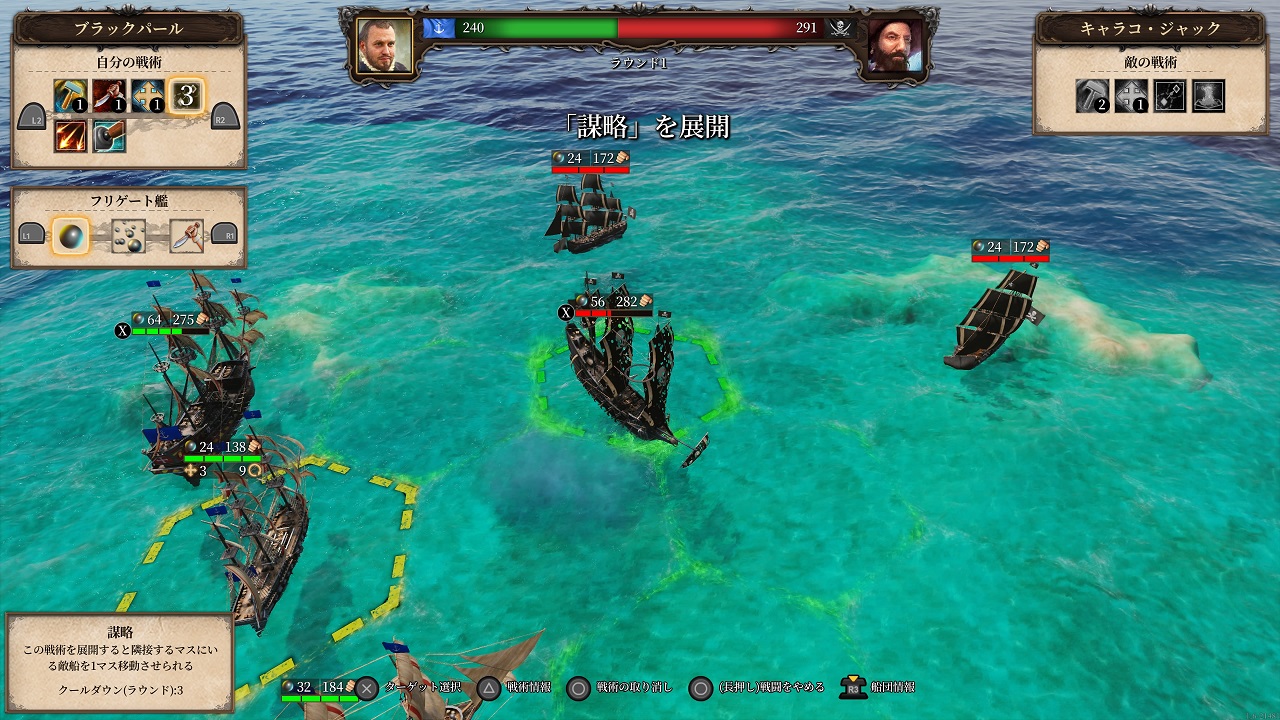This screenshot has width=1280, height=720.
Task: Inspect the enemy's water-splash tactic icon
Action: pyautogui.click(x=1208, y=96)
